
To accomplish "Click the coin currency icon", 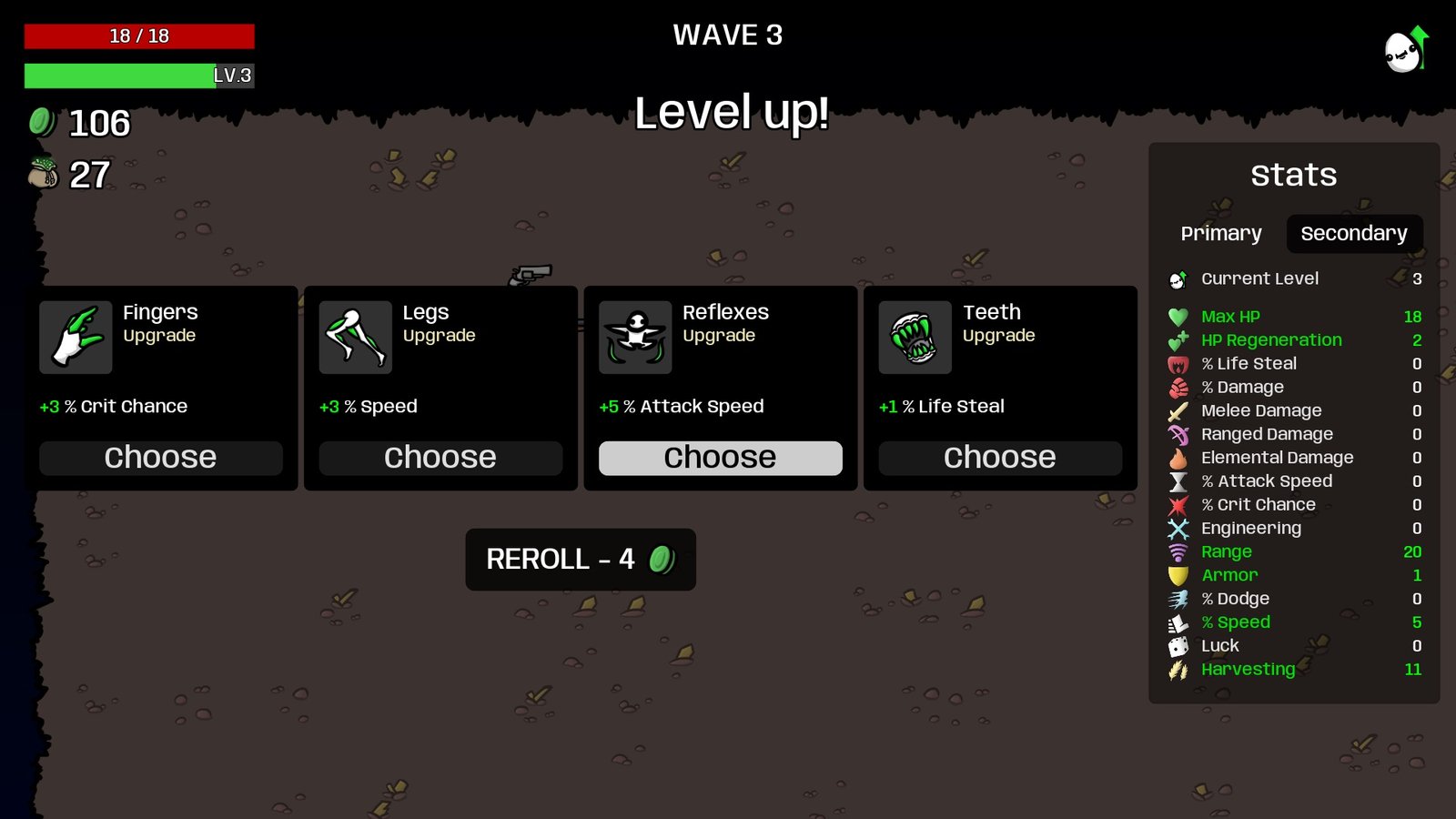I will coord(43,121).
